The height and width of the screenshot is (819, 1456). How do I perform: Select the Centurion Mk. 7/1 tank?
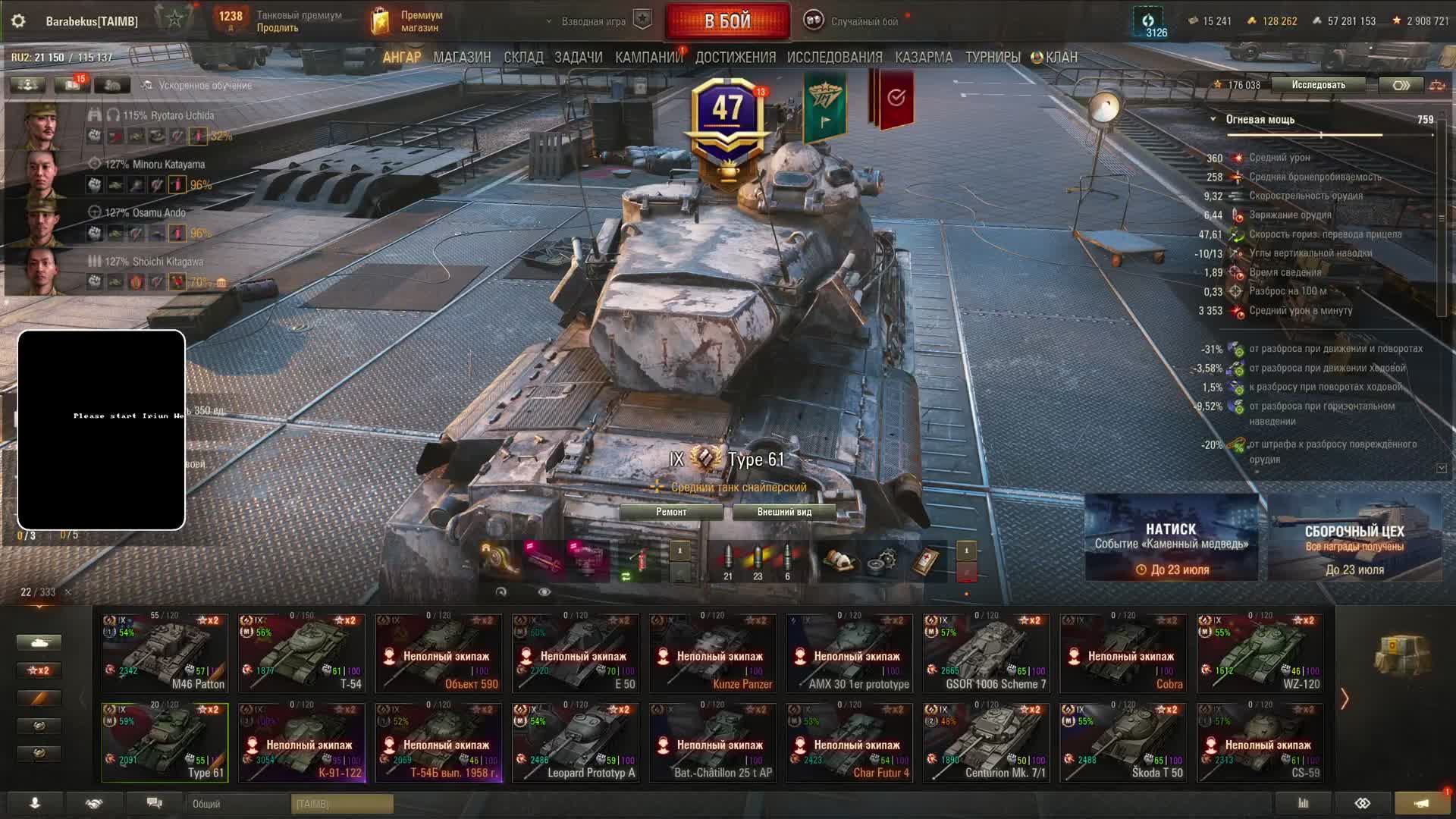click(x=986, y=742)
